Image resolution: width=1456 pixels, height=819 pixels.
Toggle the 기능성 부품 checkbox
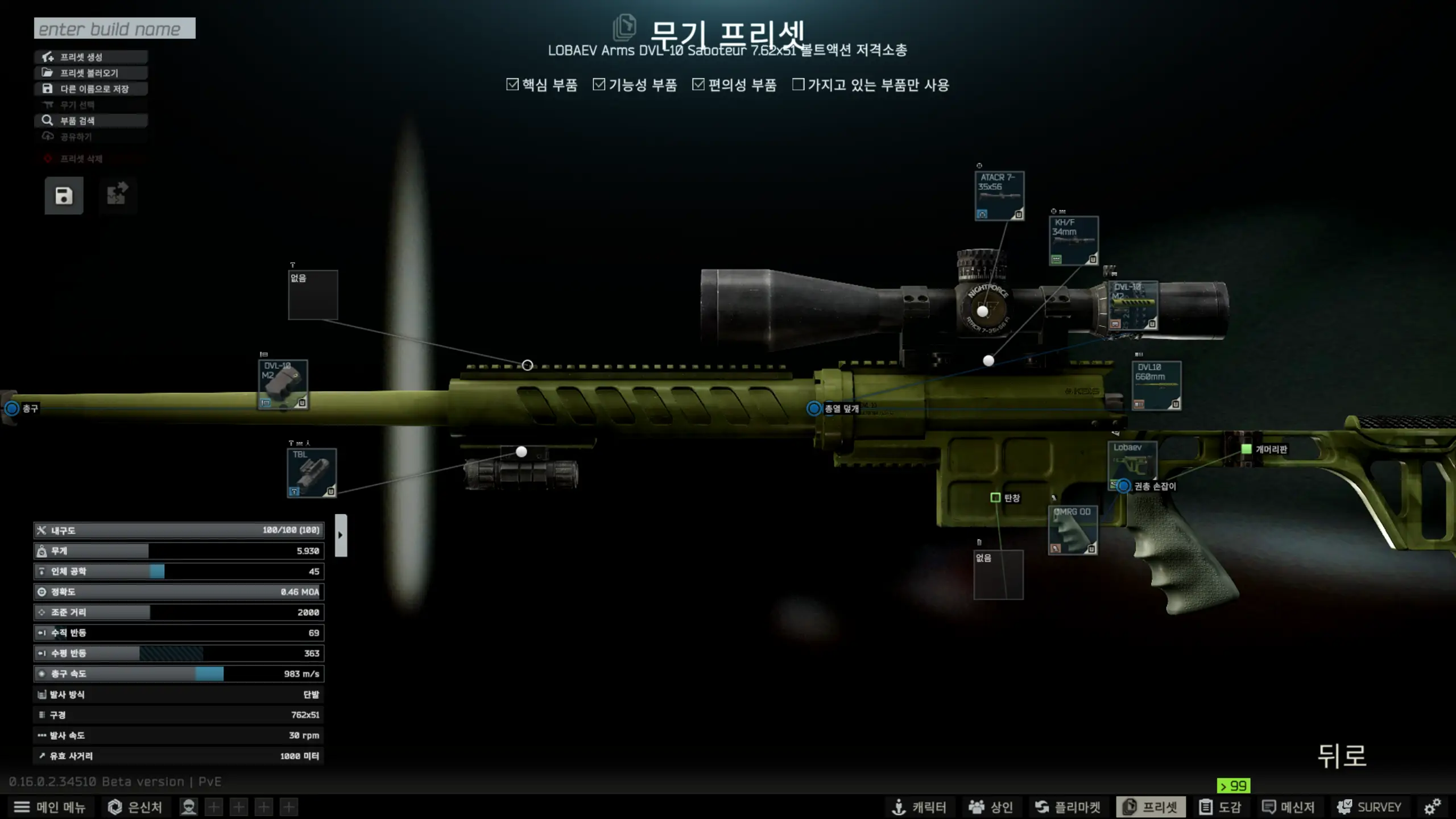point(599,85)
